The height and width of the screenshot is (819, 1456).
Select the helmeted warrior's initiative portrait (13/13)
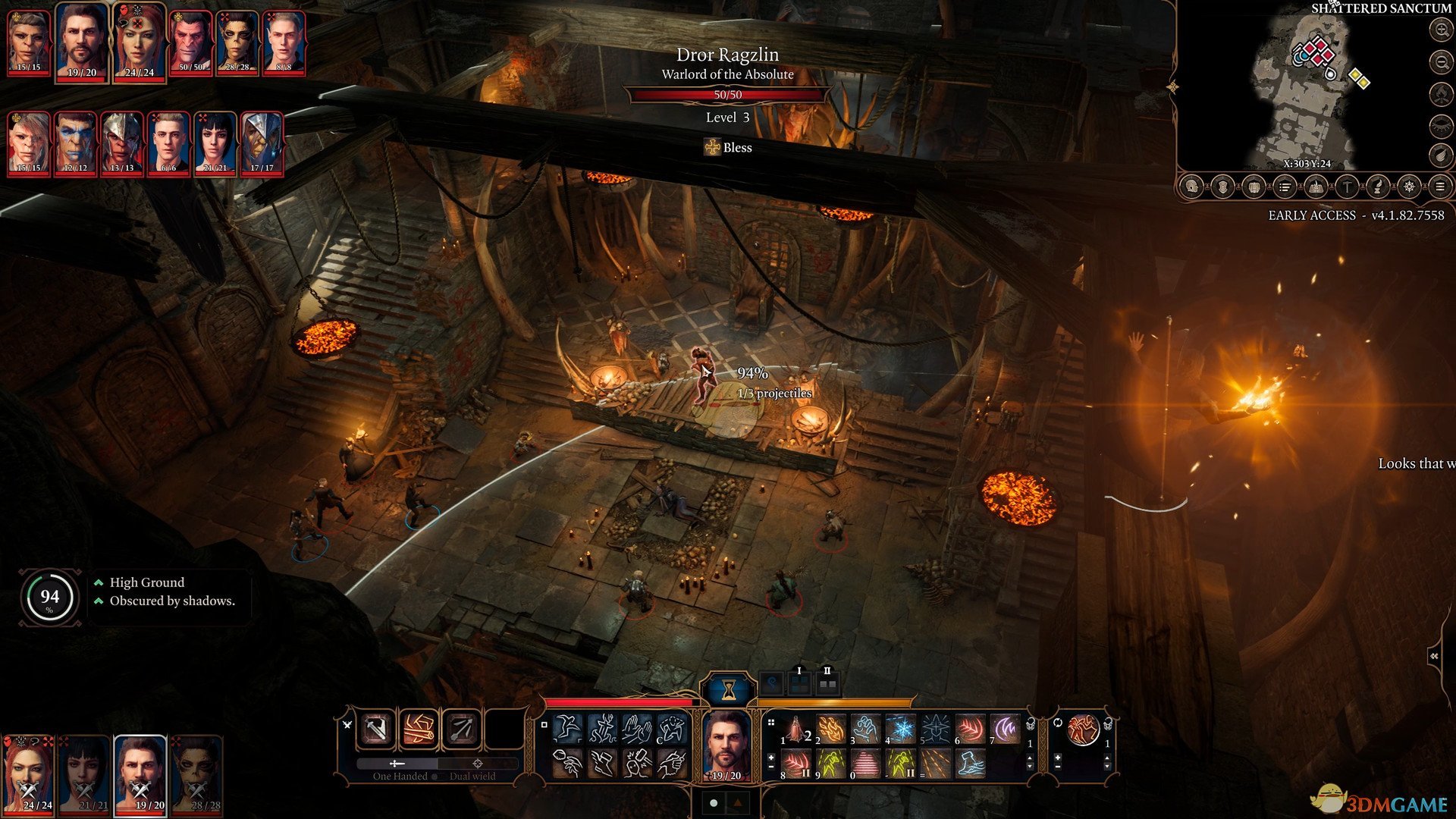[121, 143]
